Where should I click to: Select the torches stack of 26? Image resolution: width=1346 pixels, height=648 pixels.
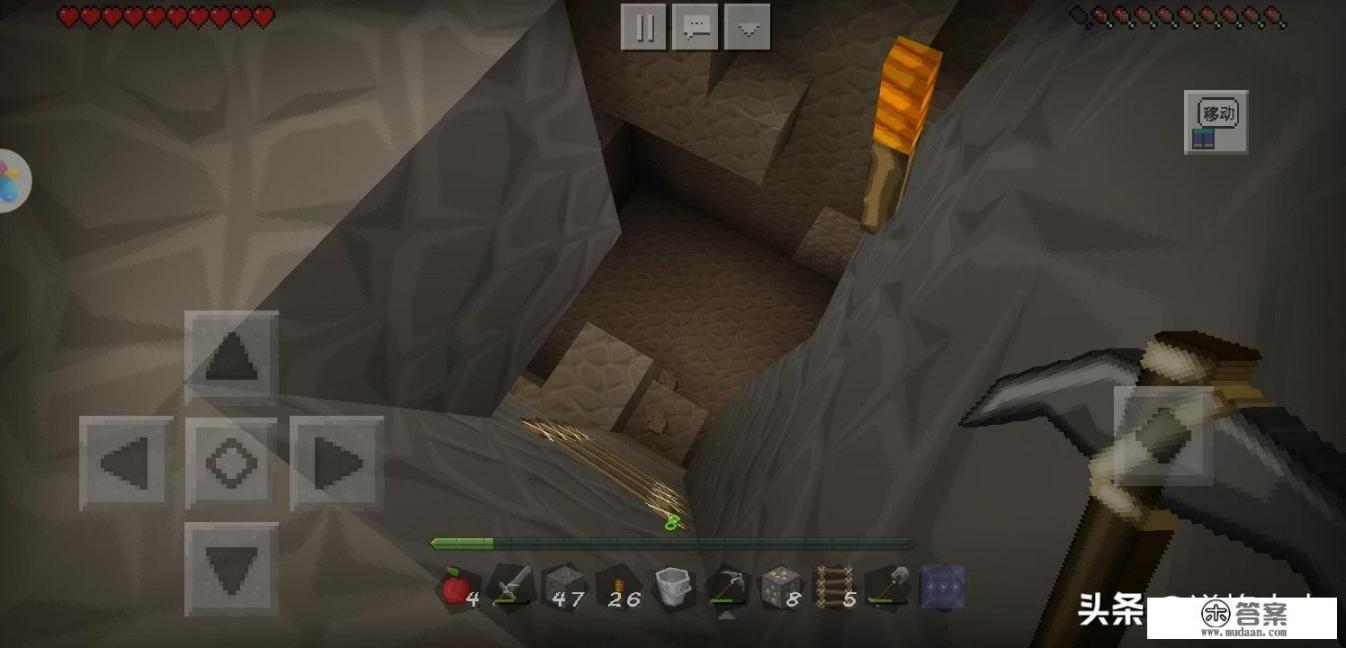coord(619,587)
